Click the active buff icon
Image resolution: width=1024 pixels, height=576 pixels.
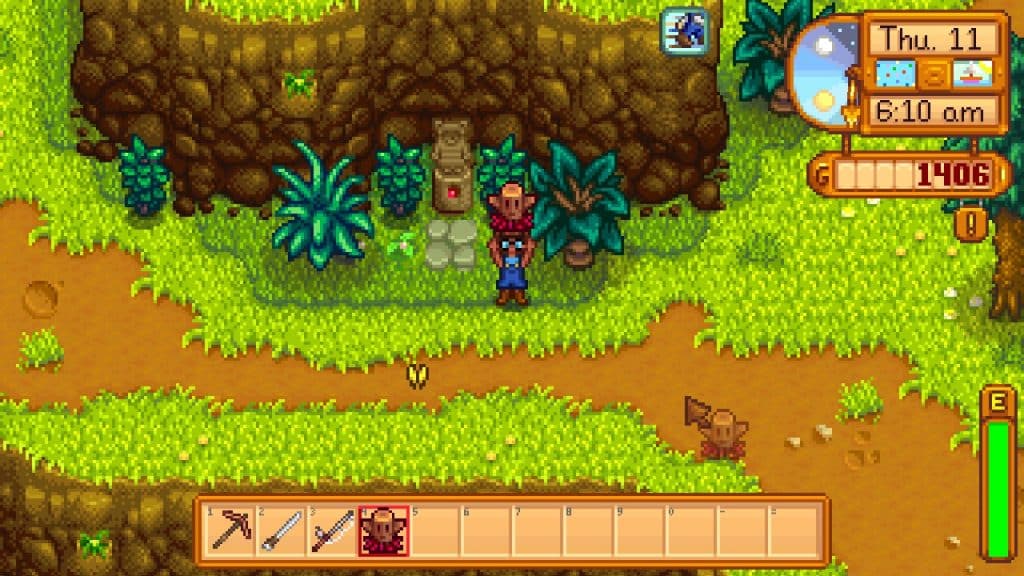coord(684,30)
